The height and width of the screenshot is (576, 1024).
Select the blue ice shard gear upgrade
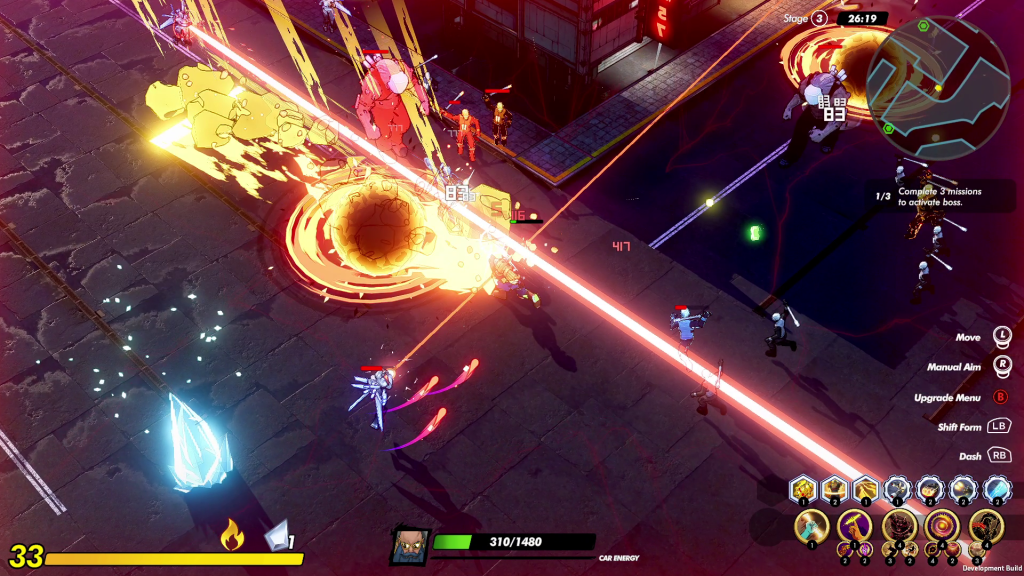coord(996,489)
